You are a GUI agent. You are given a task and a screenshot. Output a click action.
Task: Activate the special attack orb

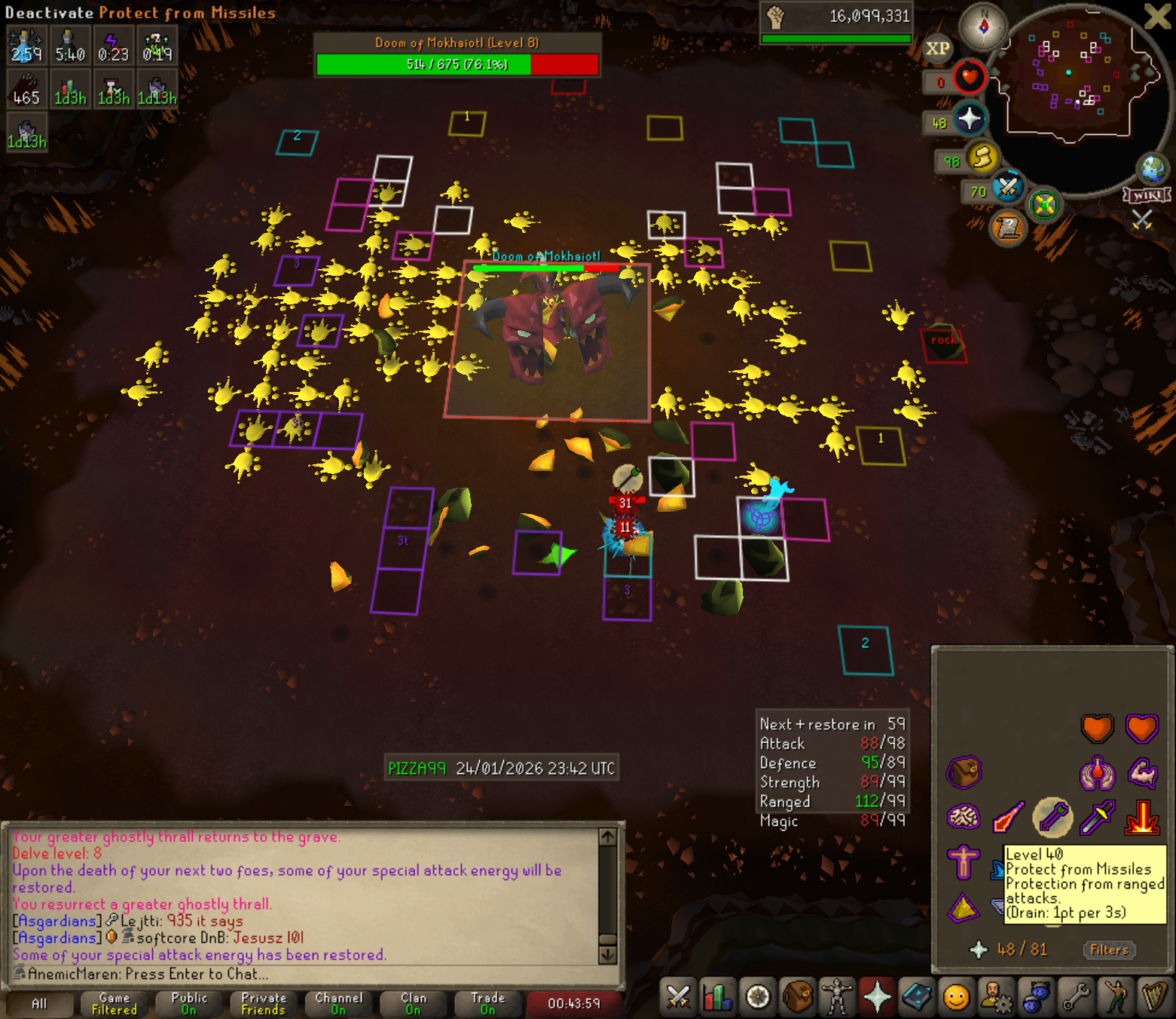(x=1007, y=187)
